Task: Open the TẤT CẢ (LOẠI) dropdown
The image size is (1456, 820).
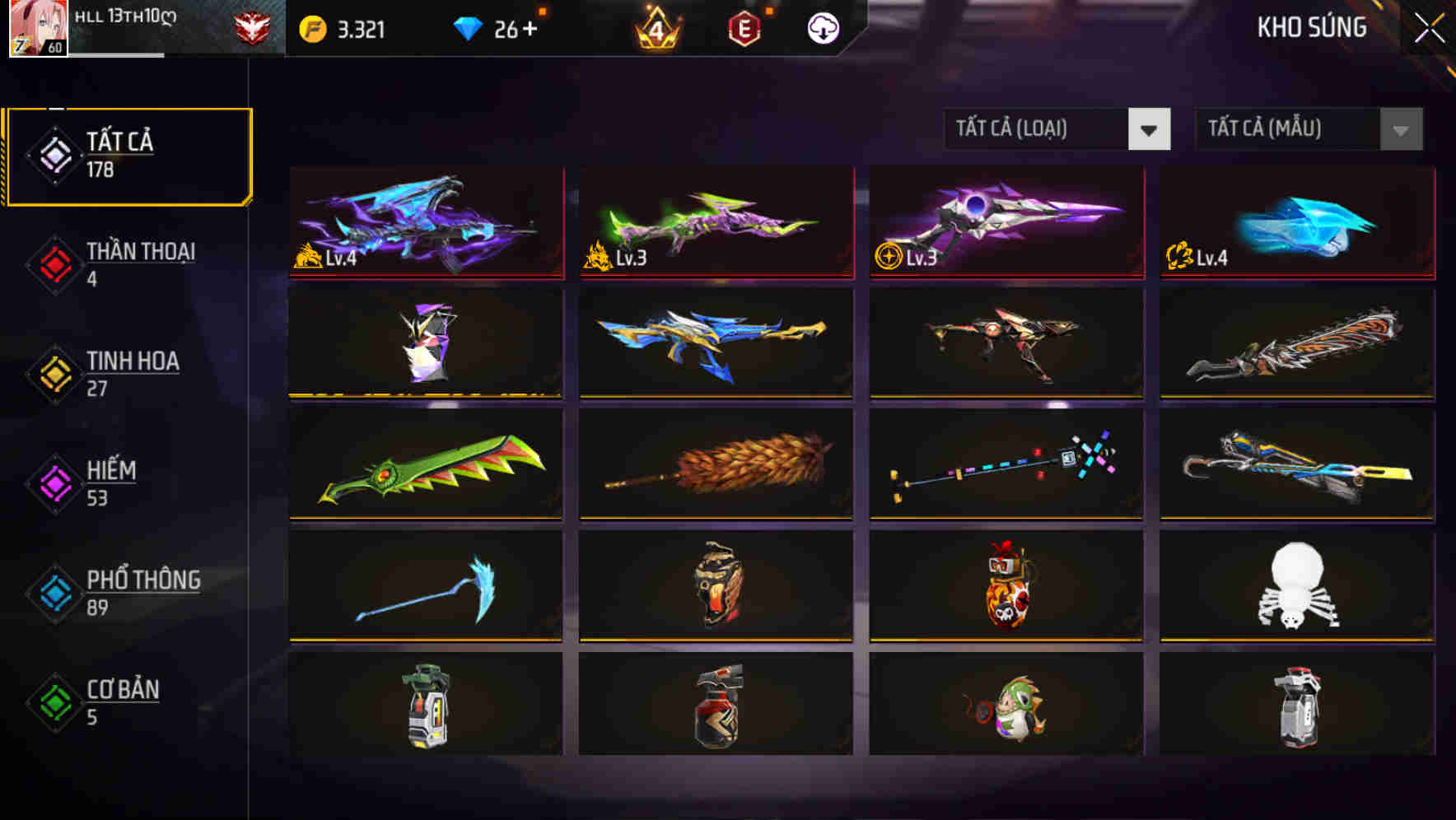Action: pyautogui.click(x=1057, y=129)
